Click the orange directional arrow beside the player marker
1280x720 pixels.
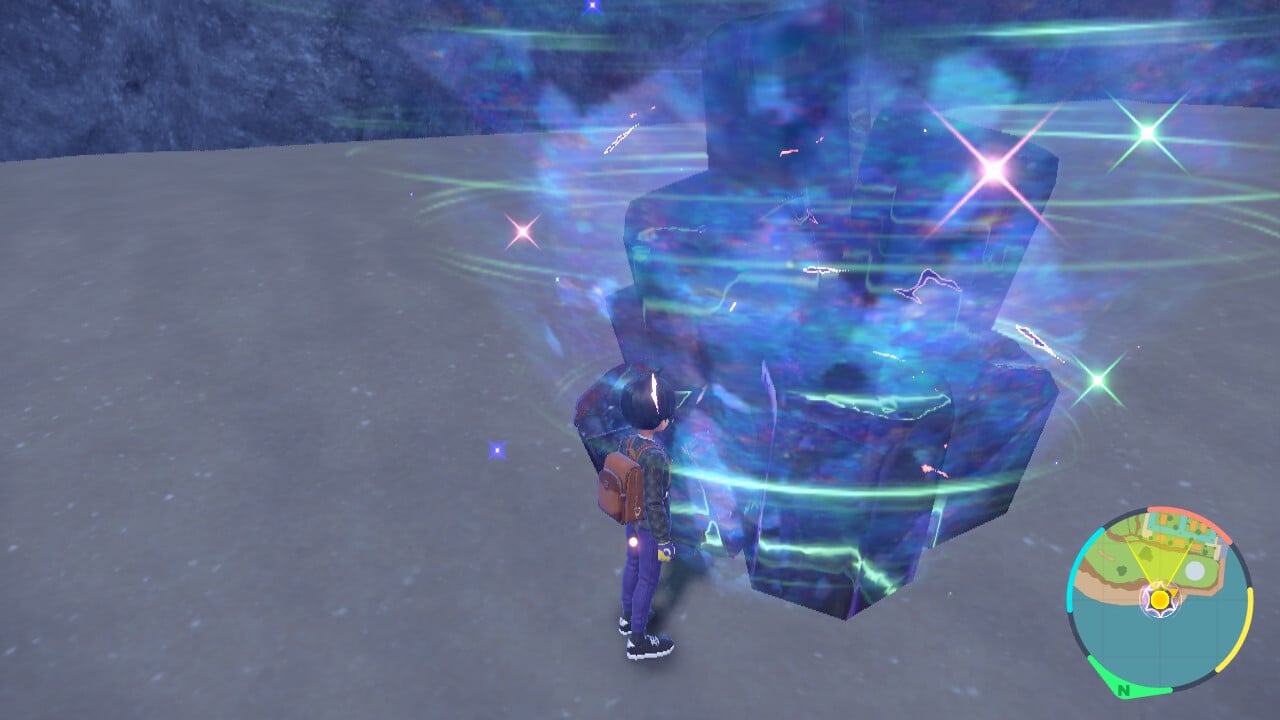1174,592
